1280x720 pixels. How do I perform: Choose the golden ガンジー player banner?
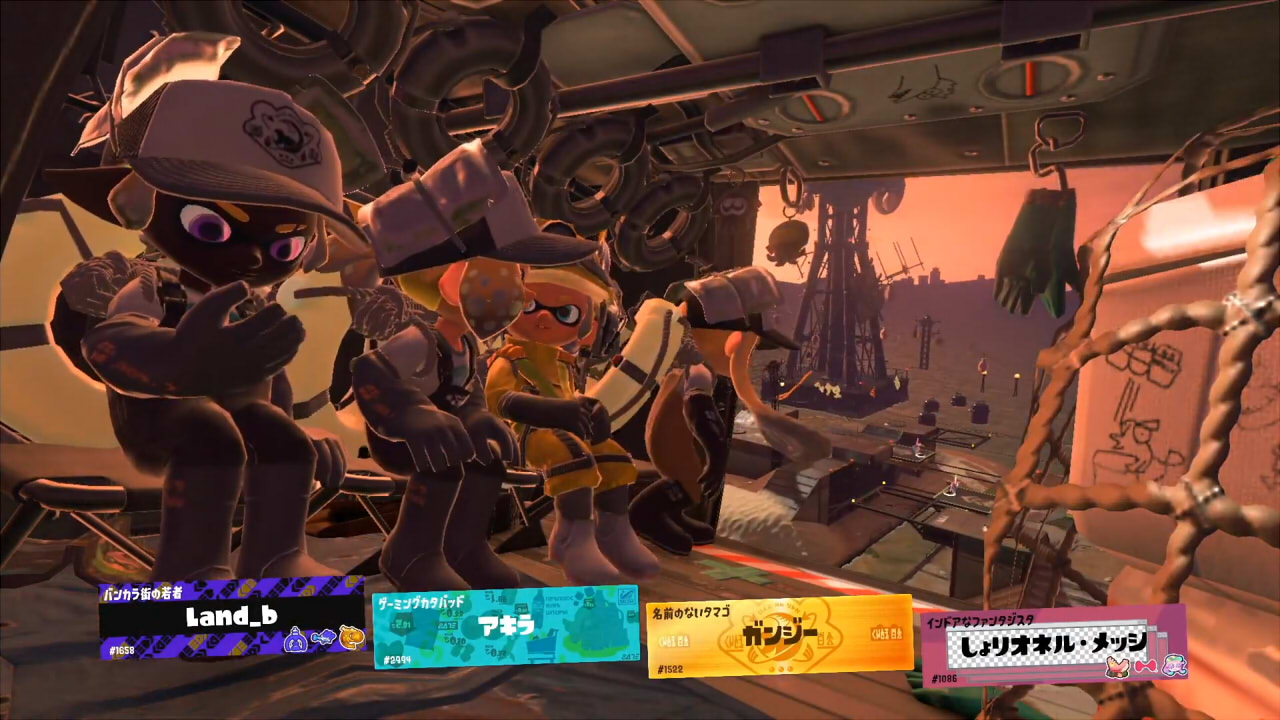(x=780, y=636)
